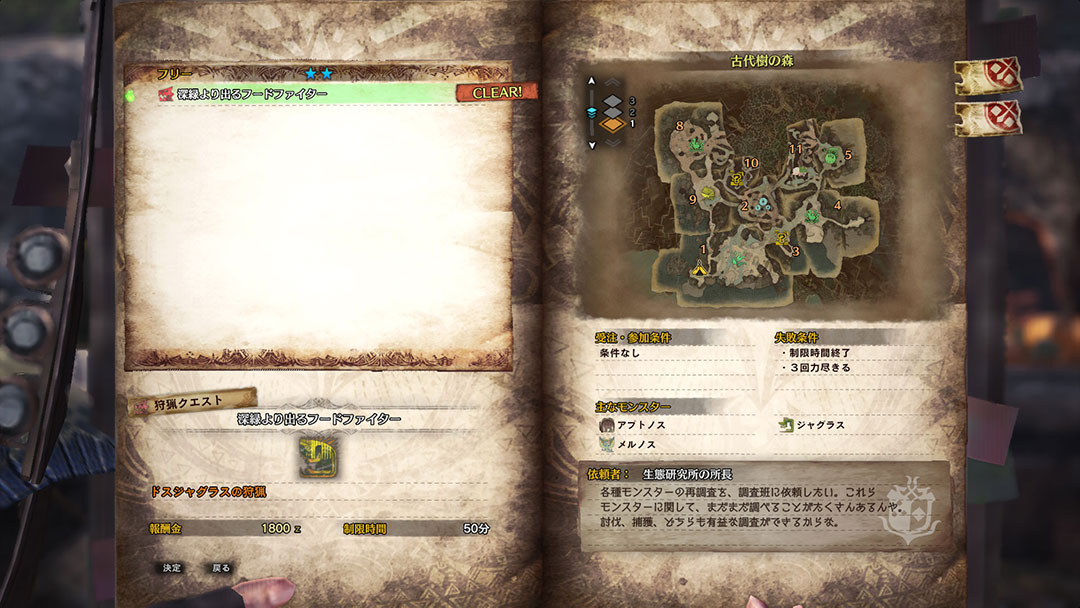Click the map floor selector's down arrow
1080x608 pixels.
(591, 145)
